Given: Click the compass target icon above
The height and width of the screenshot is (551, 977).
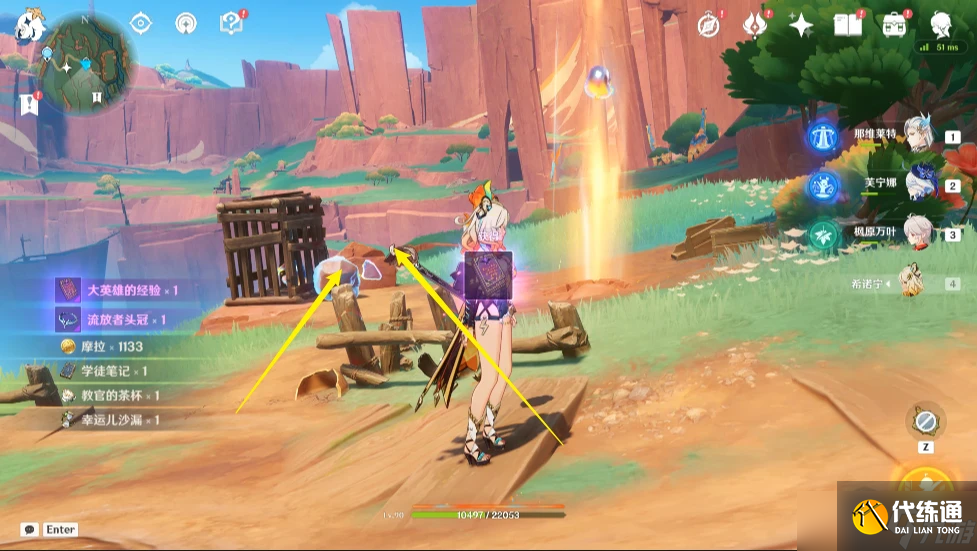Looking at the screenshot, I should coord(141,24).
